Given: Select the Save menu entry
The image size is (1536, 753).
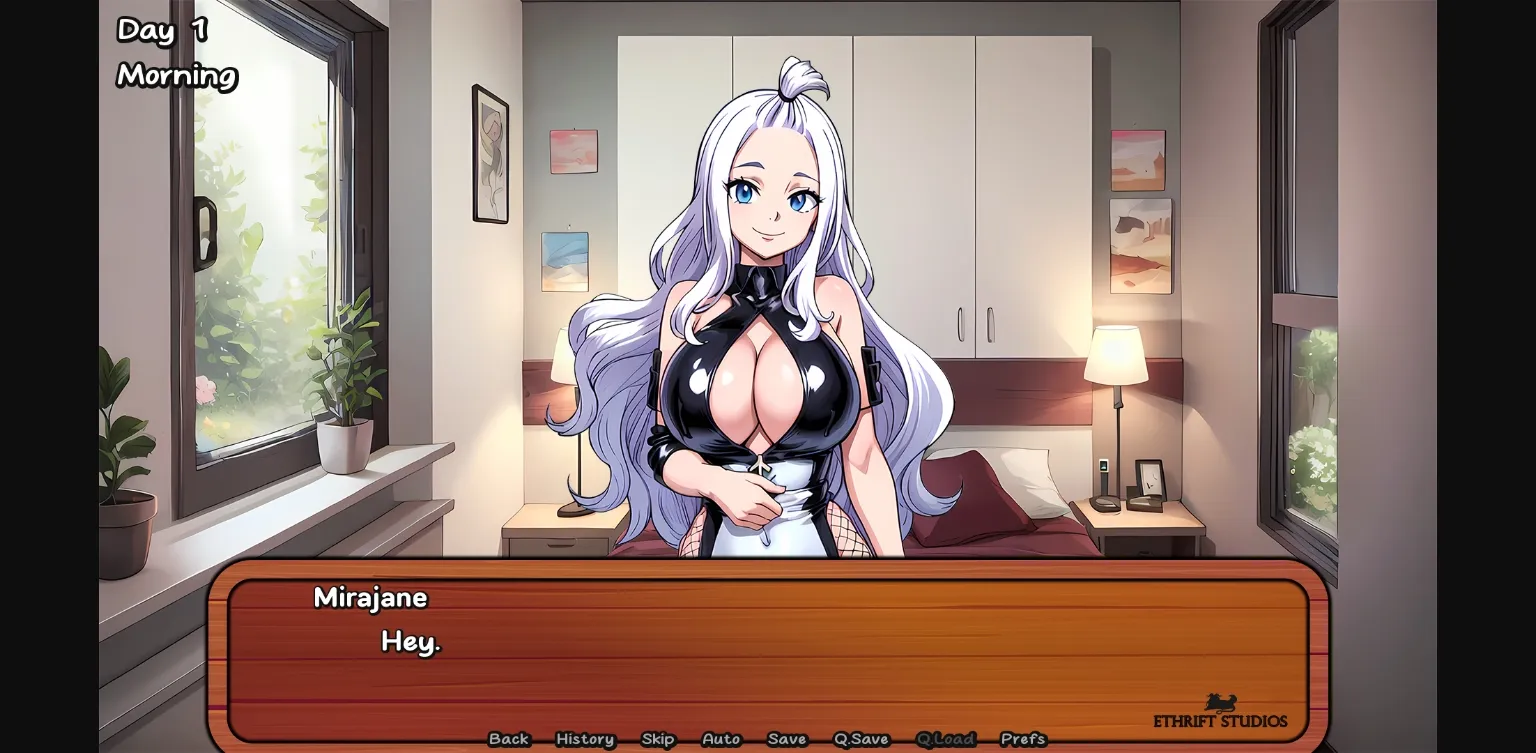Looking at the screenshot, I should pos(787,739).
